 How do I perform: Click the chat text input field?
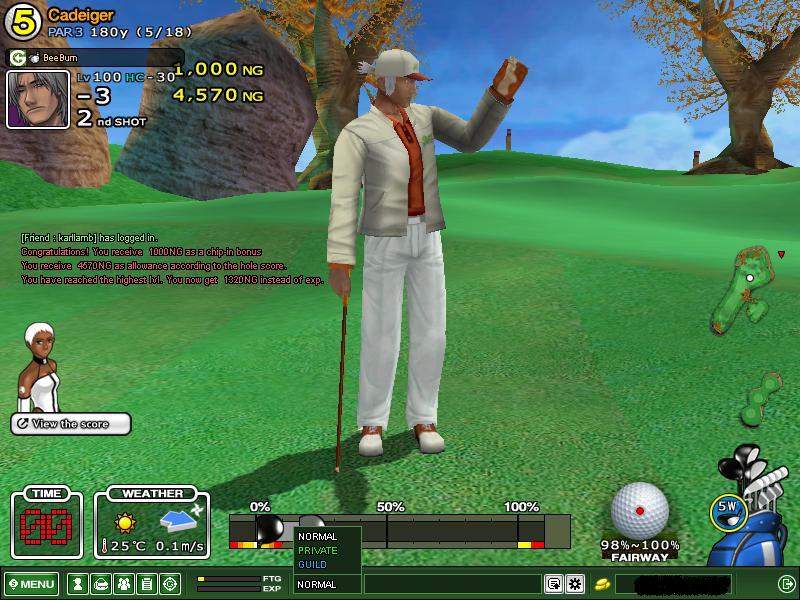pyautogui.click(x=452, y=584)
